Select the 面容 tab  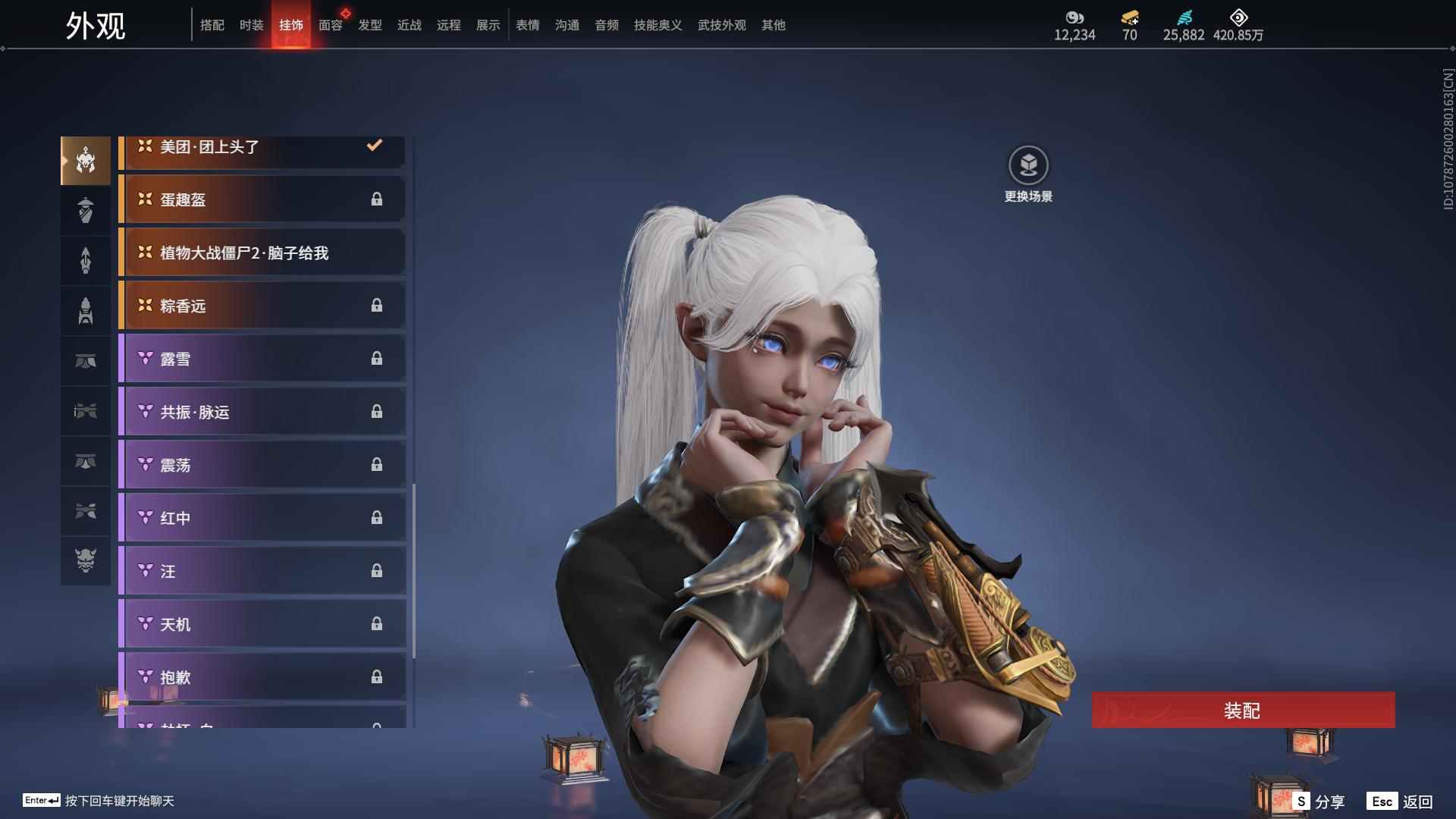[x=331, y=25]
